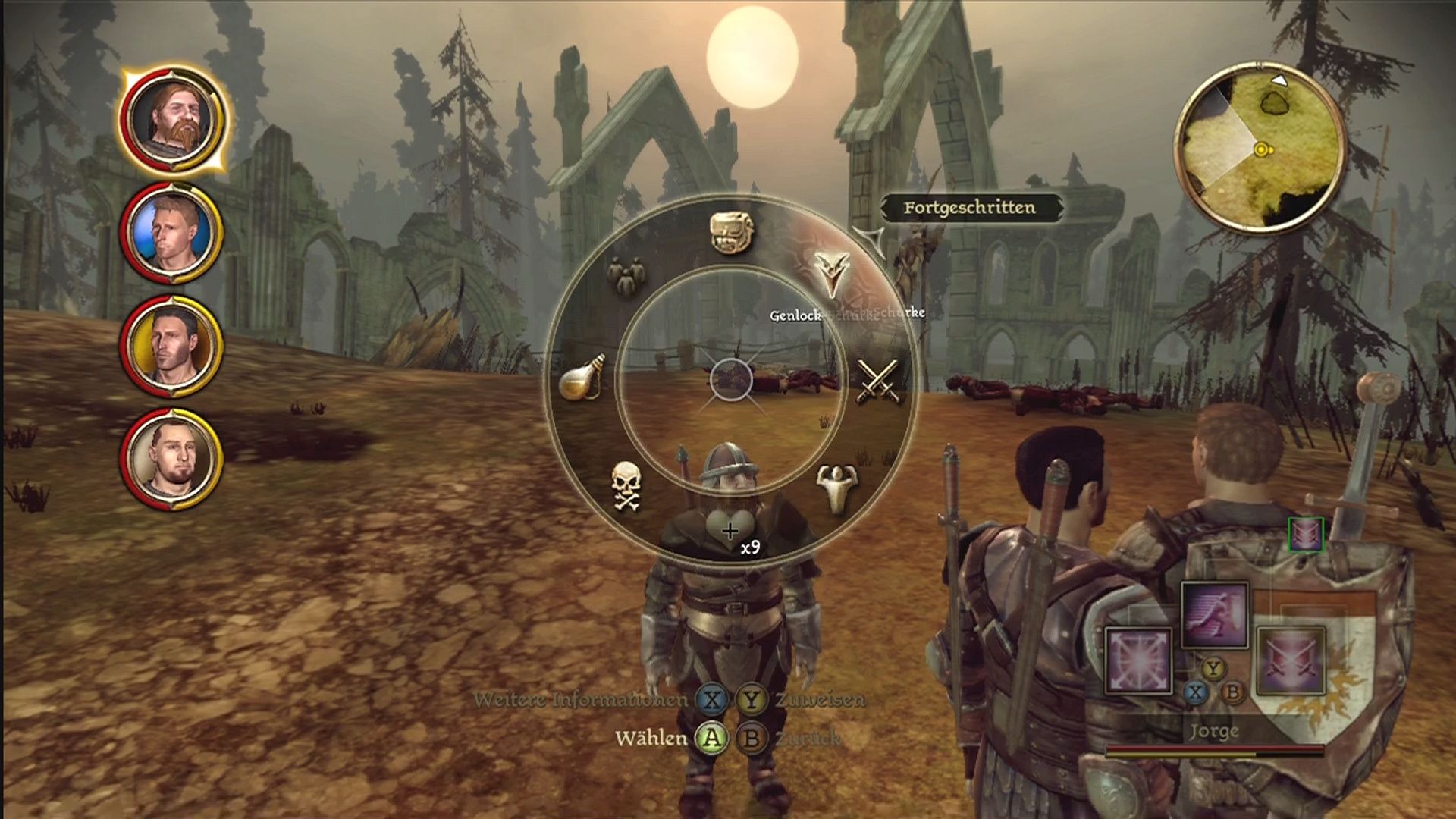The image size is (1456, 819).
Task: Choose the advanced winged emblem wheel option
Action: (x=832, y=274)
